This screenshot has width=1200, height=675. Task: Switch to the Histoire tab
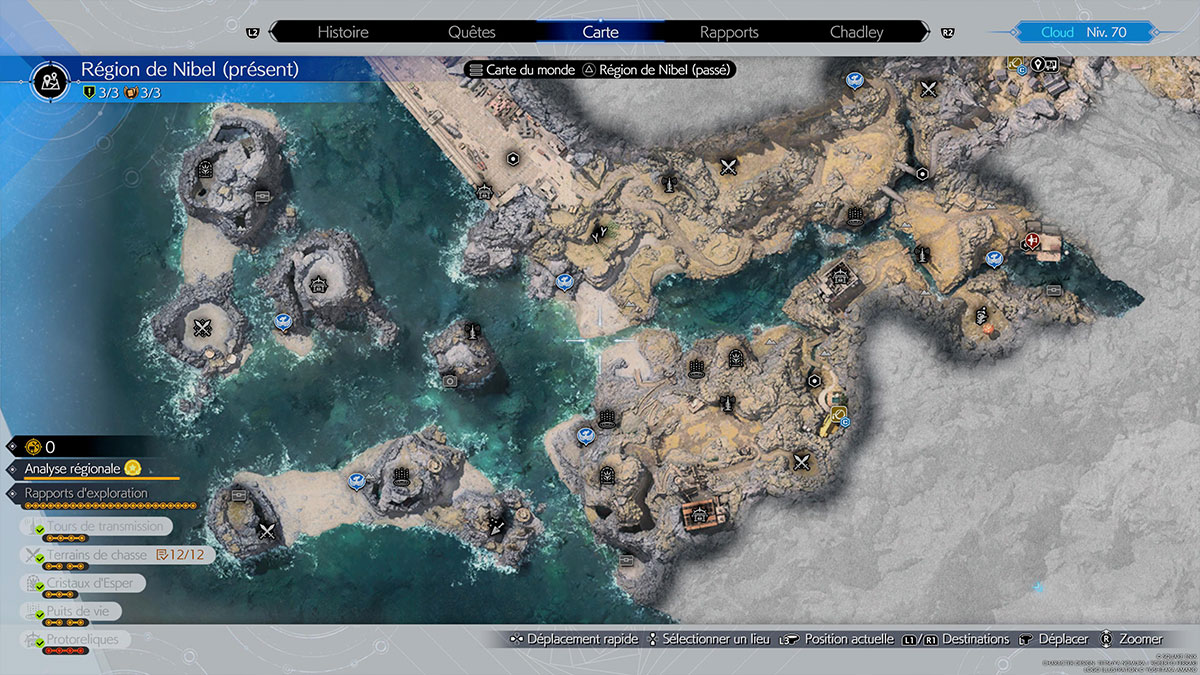[342, 32]
